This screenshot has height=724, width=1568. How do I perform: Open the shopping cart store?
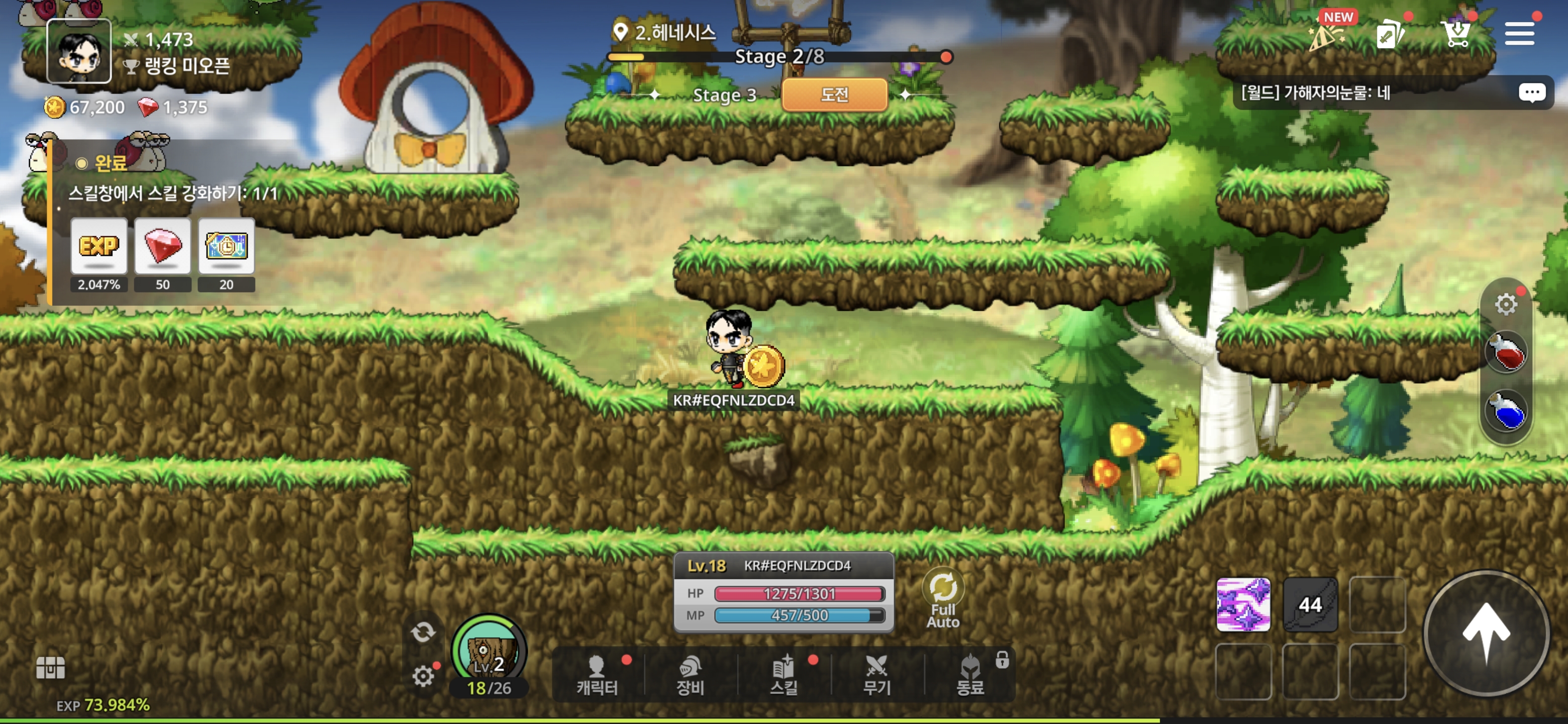[x=1456, y=34]
